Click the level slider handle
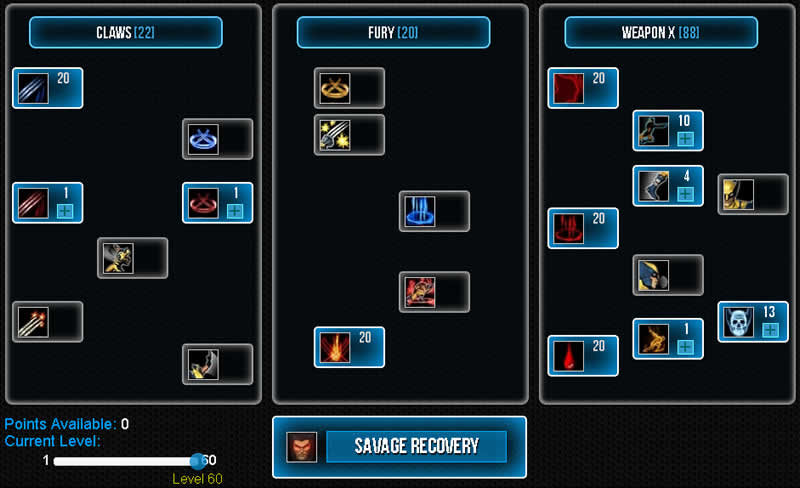 (197, 460)
